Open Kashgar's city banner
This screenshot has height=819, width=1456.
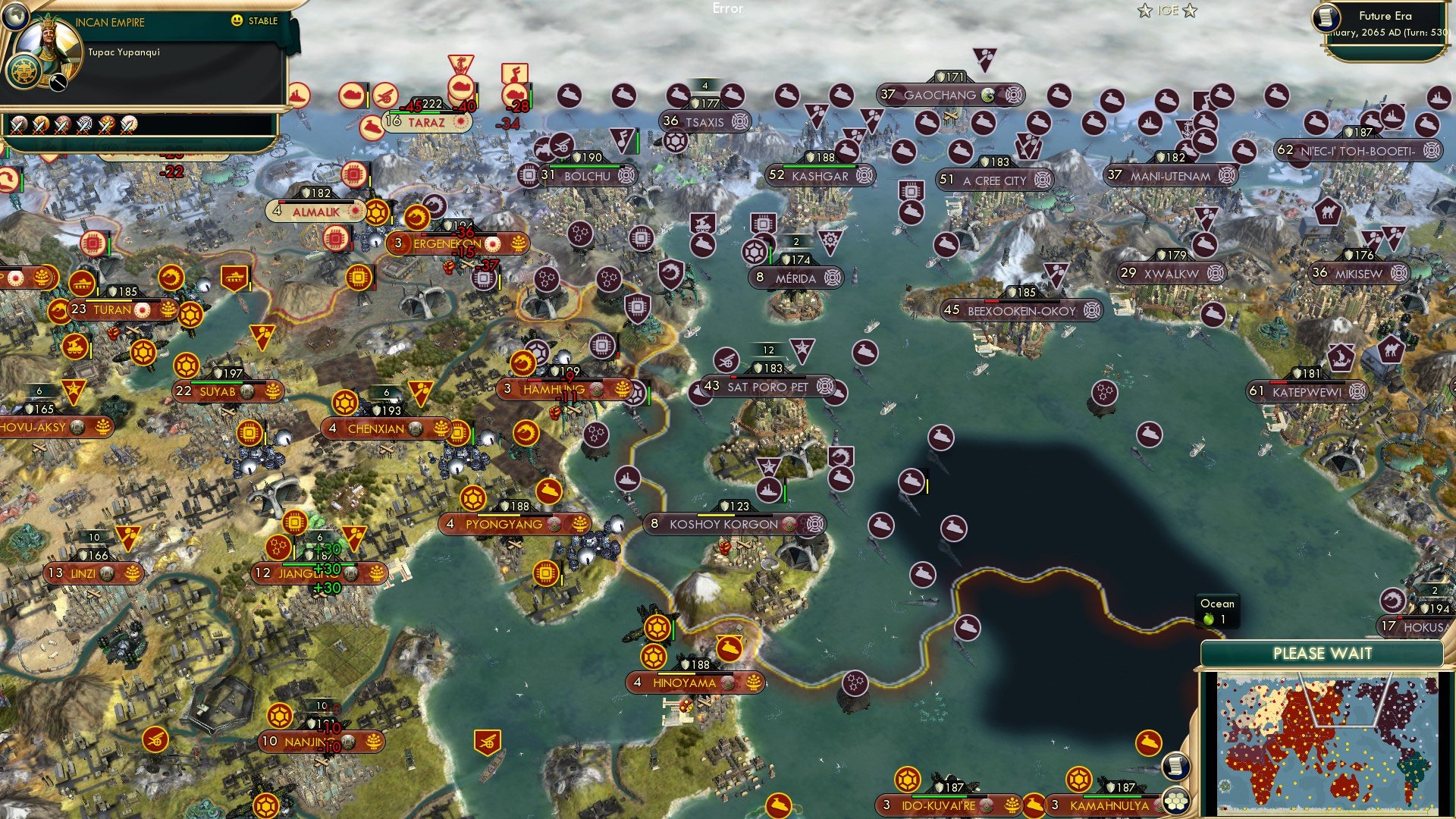coord(823,175)
